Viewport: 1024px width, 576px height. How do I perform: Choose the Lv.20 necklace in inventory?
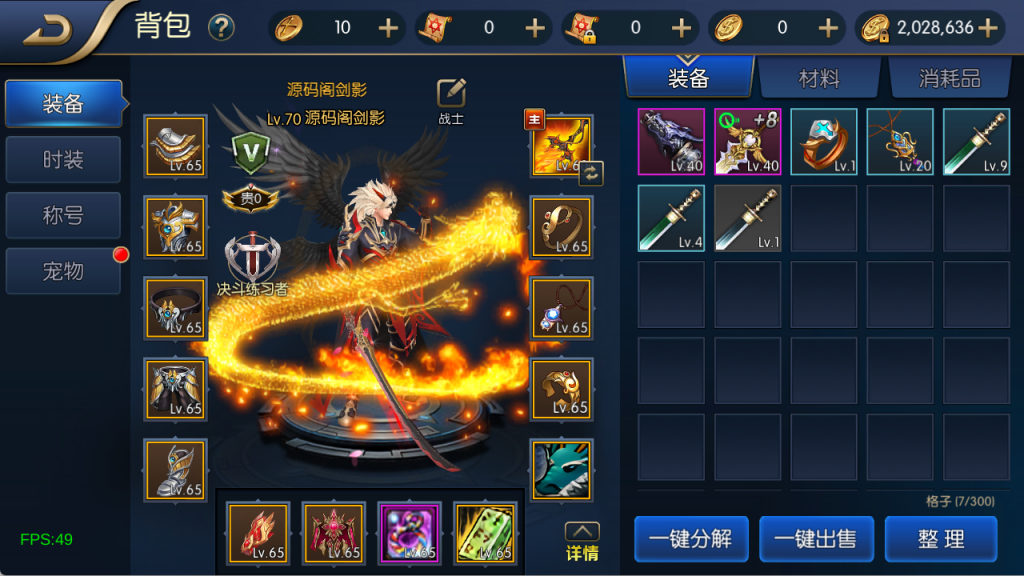click(x=900, y=142)
